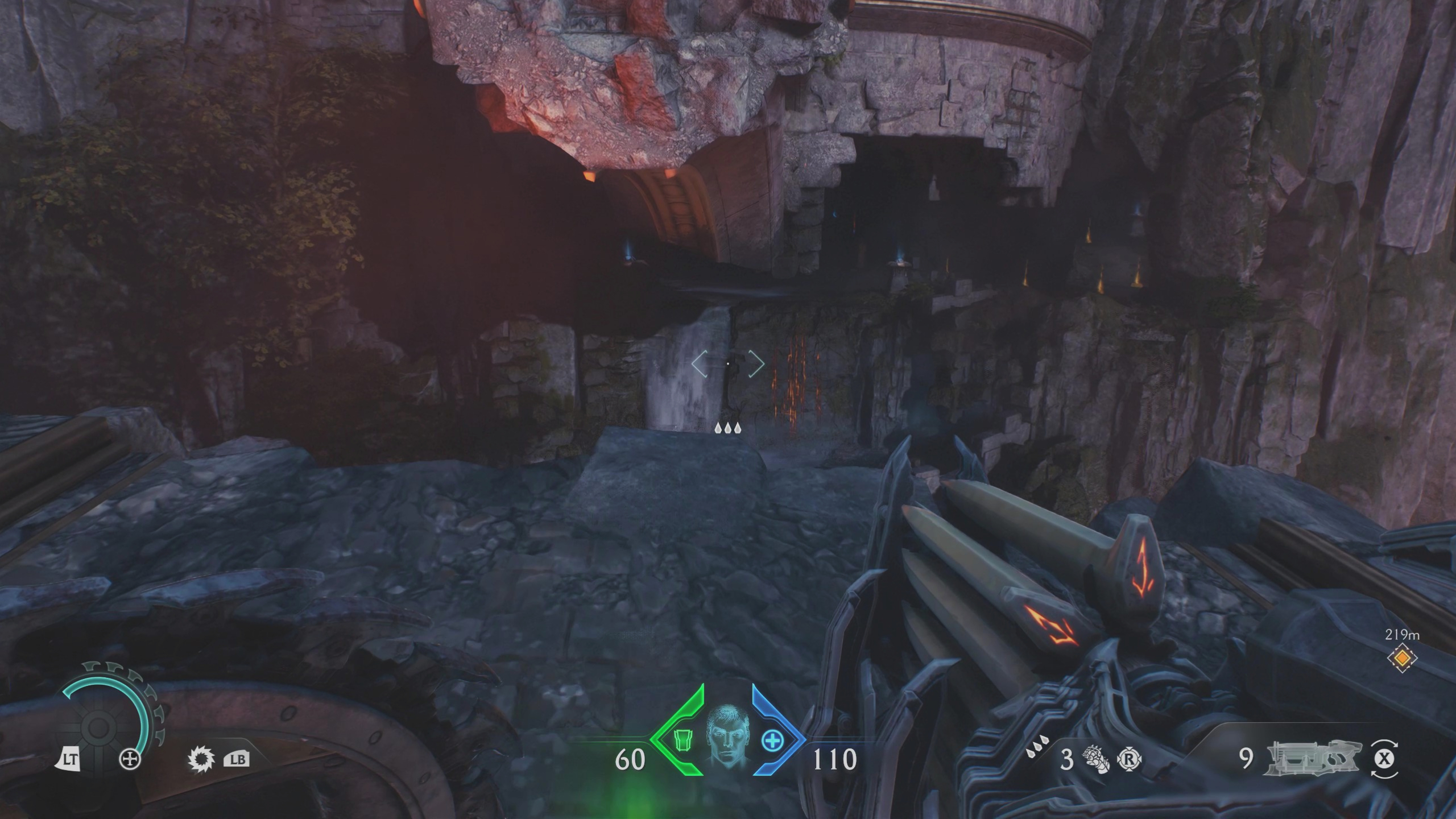
Task: Expand the weapon swap X circular arrows
Action: 1383,759
